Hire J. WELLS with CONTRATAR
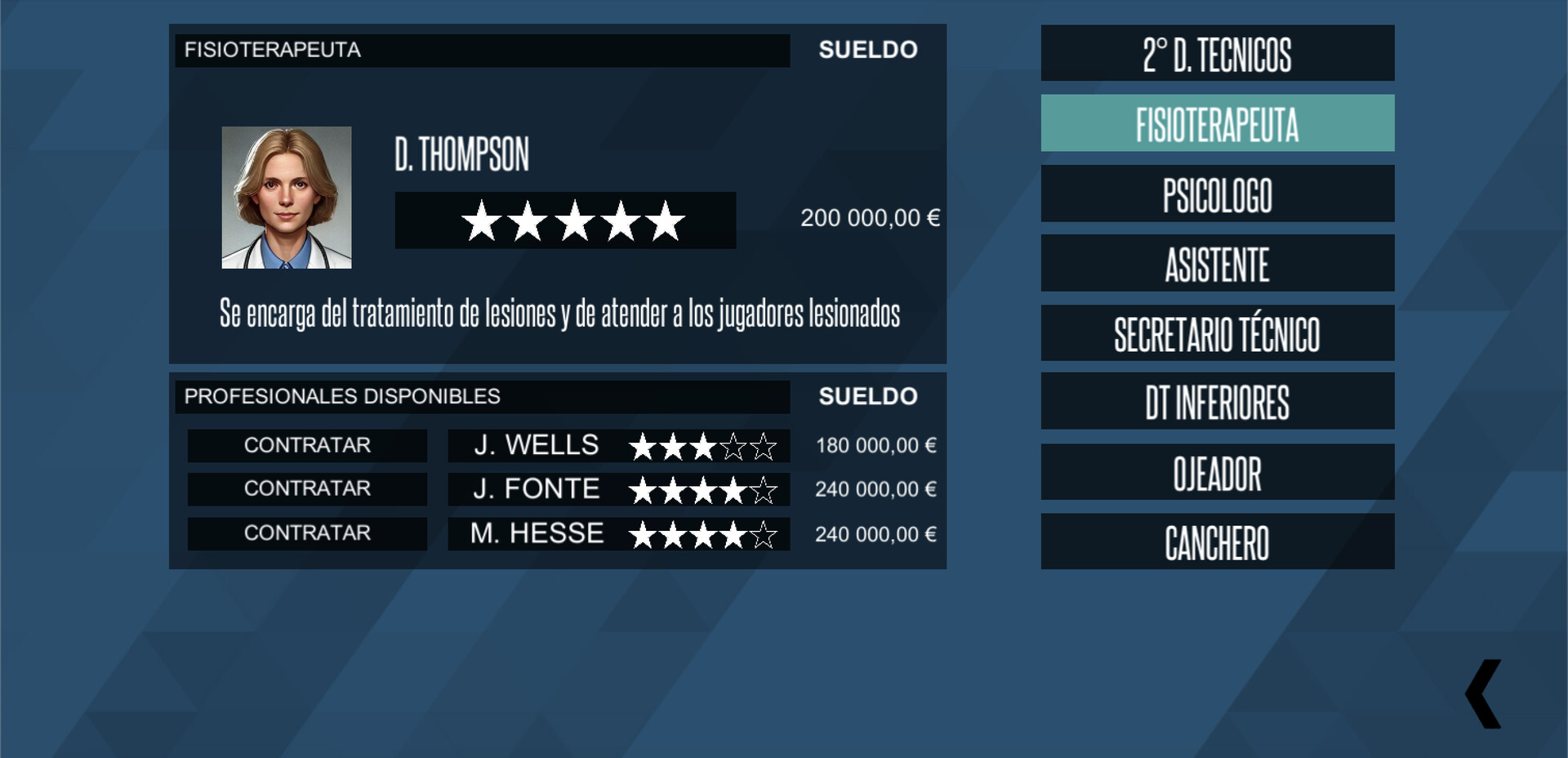Screen dimensions: 1568x758 (307, 445)
